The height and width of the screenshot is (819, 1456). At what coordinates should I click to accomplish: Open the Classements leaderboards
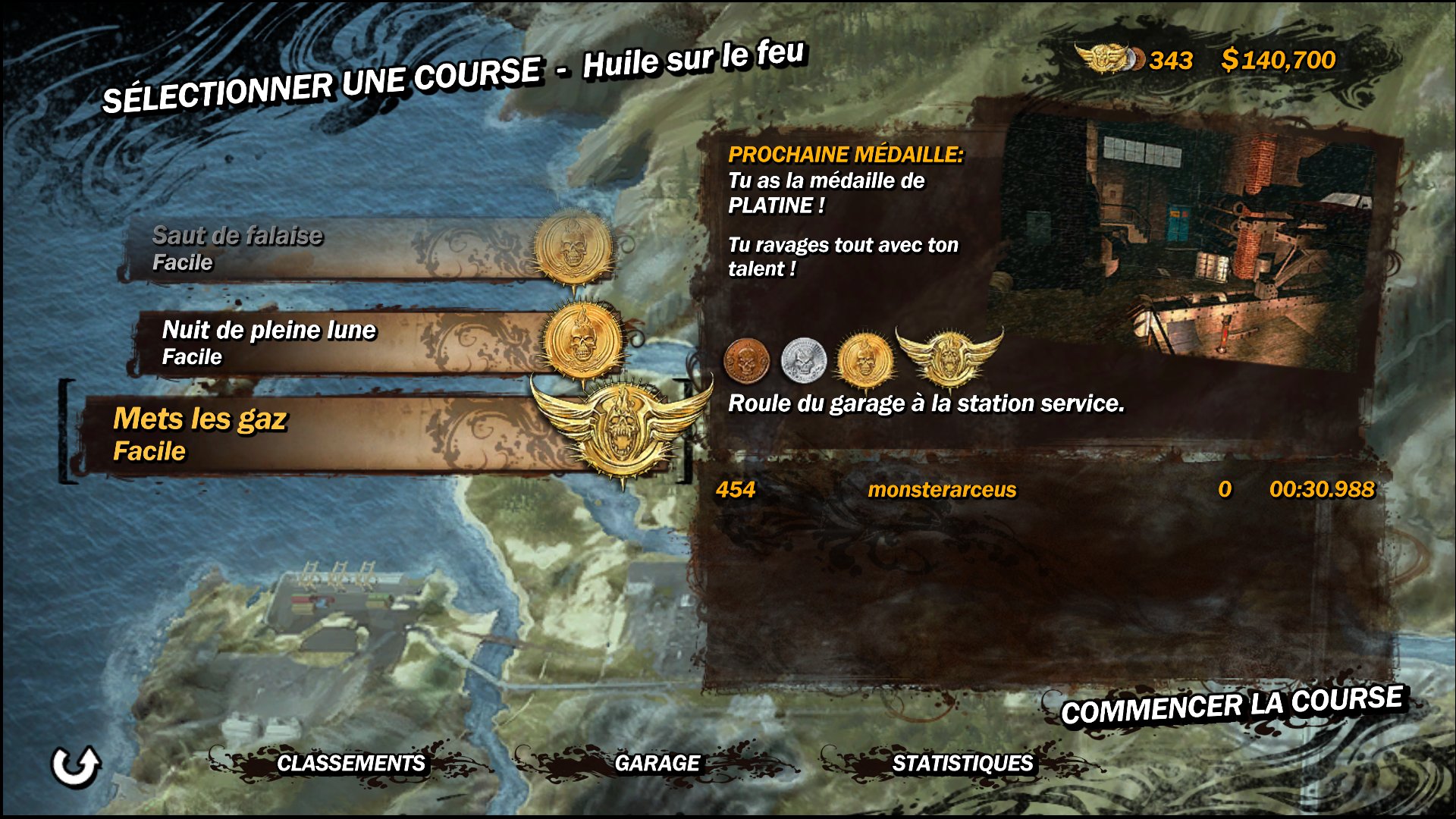pyautogui.click(x=350, y=763)
